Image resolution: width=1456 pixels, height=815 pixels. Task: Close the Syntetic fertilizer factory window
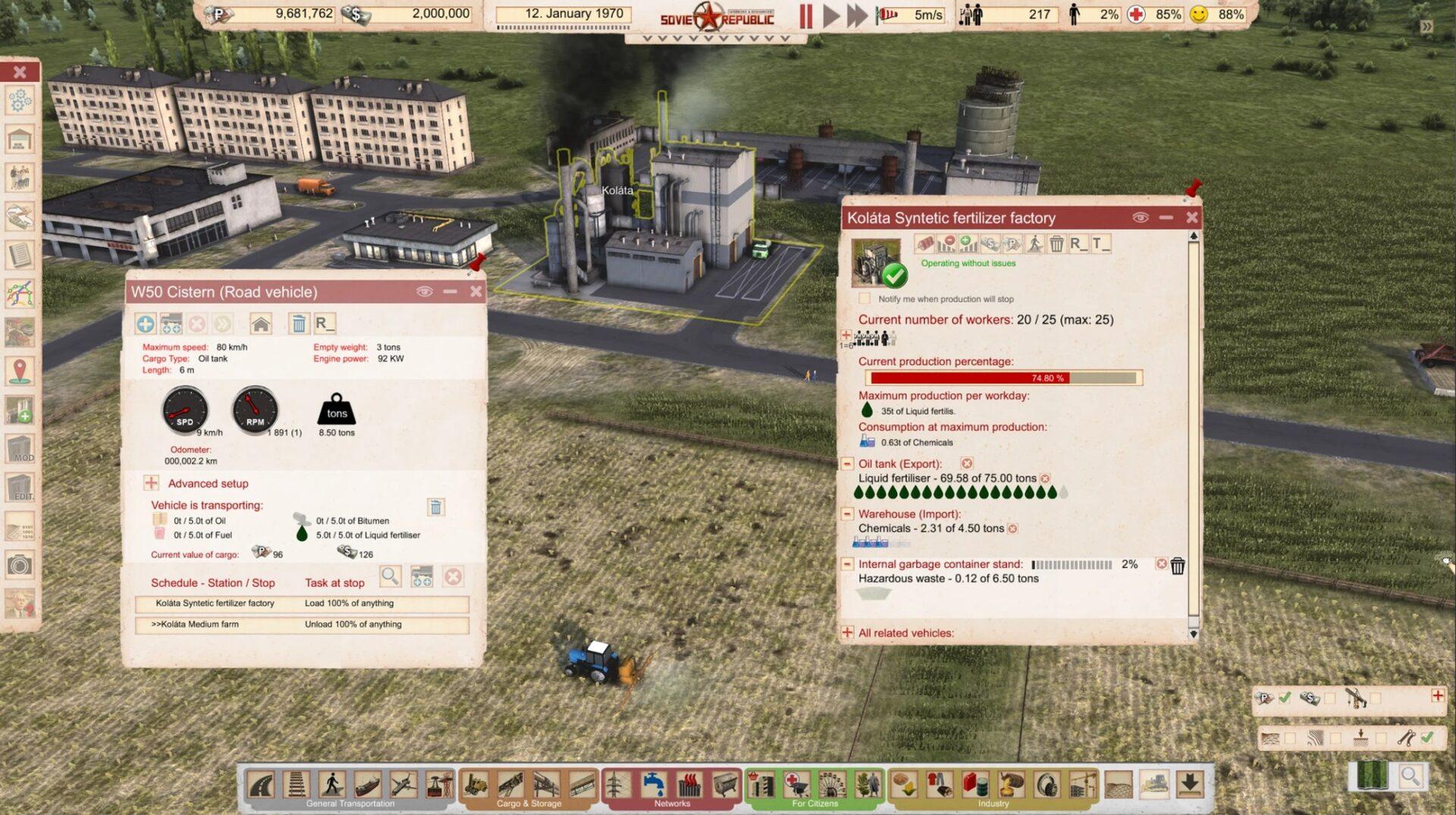(x=1192, y=218)
